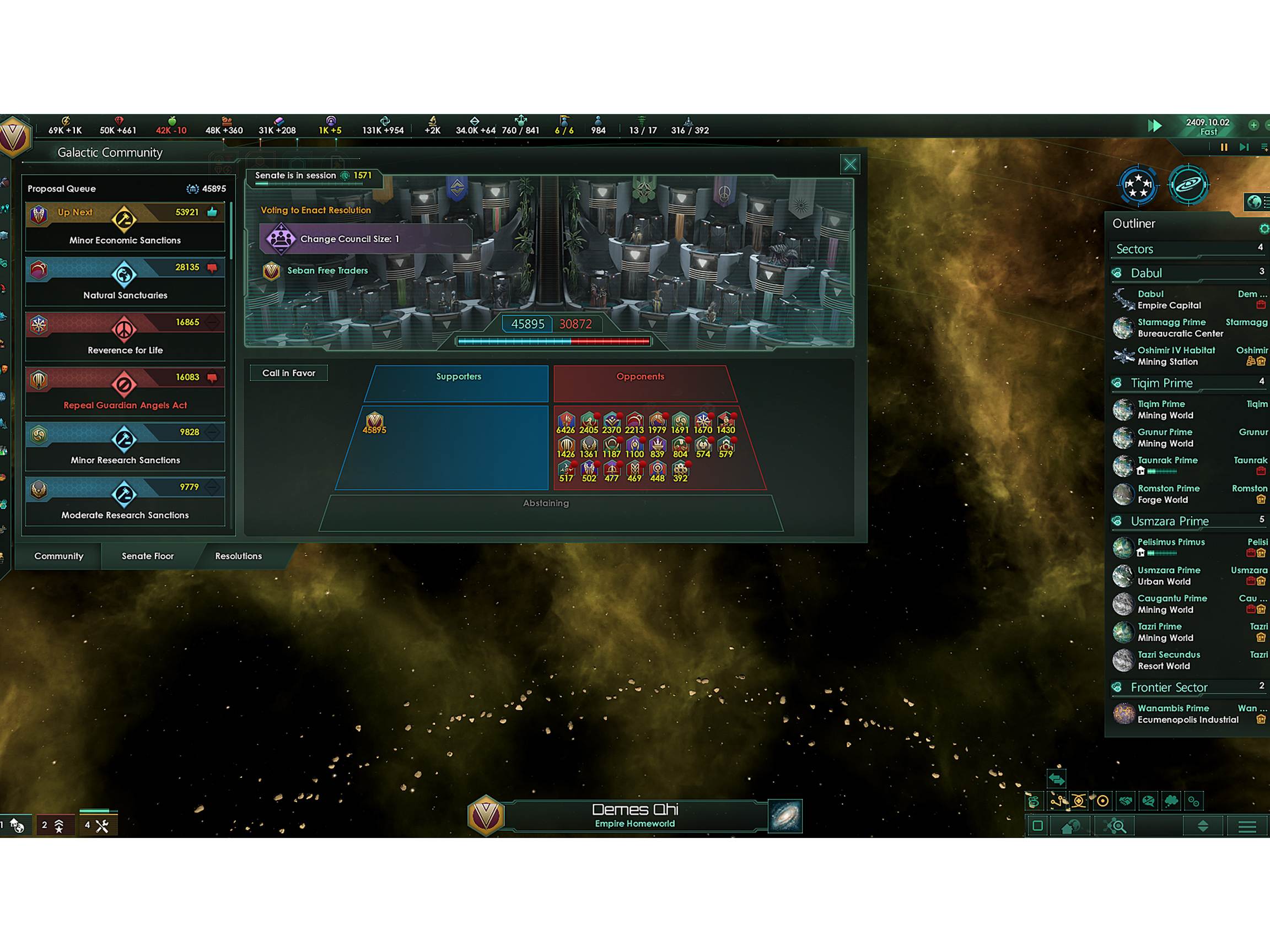Image resolution: width=1270 pixels, height=952 pixels.
Task: Switch to the Senate Floor tab
Action: point(147,556)
